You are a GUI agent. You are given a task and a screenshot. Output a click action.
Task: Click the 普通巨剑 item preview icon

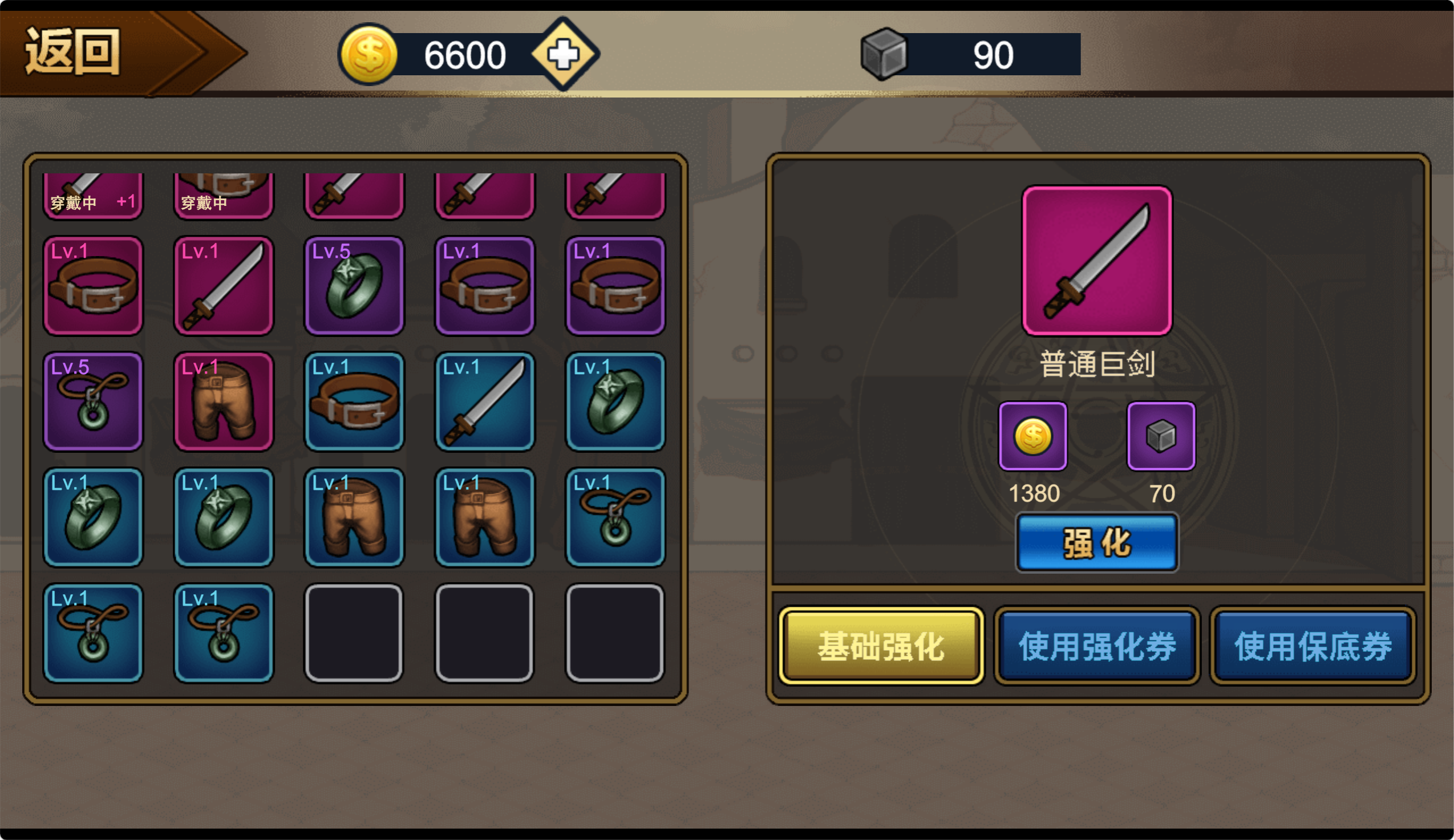coord(1096,260)
